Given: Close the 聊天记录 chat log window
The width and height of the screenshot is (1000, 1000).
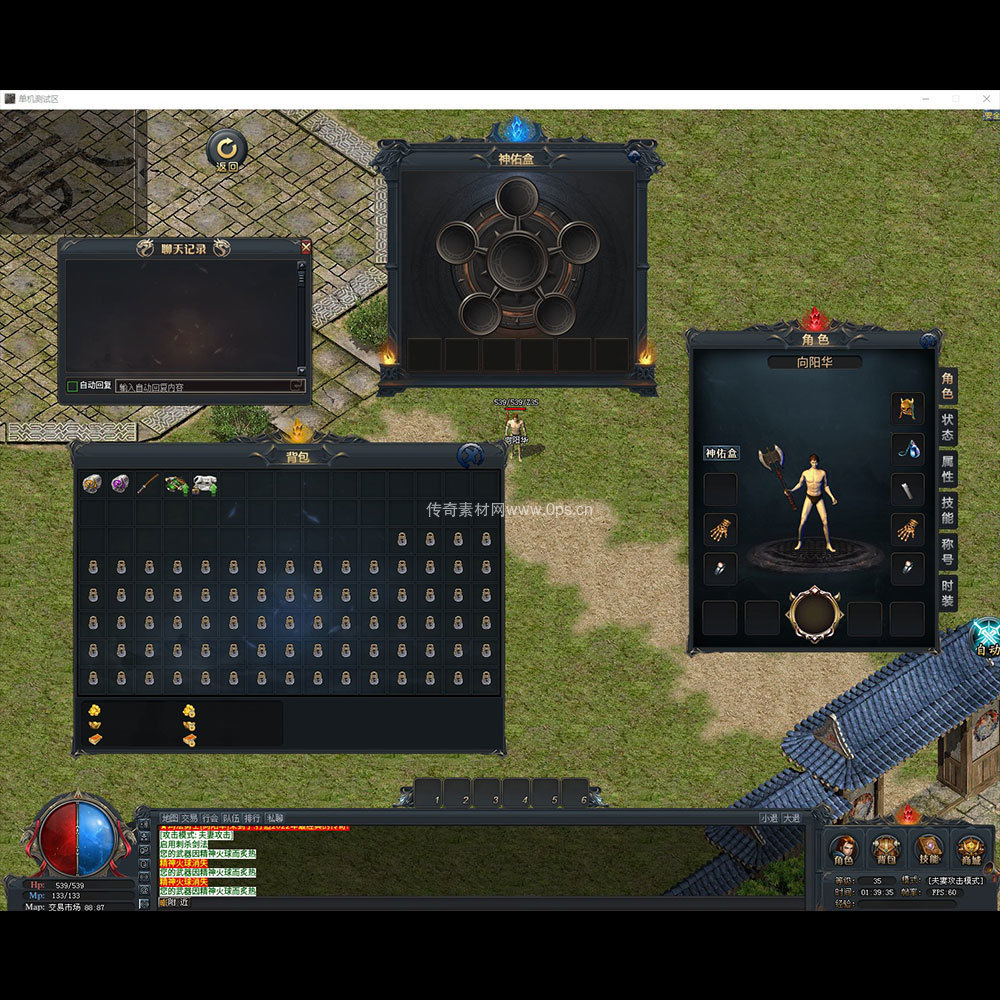Looking at the screenshot, I should coord(306,247).
